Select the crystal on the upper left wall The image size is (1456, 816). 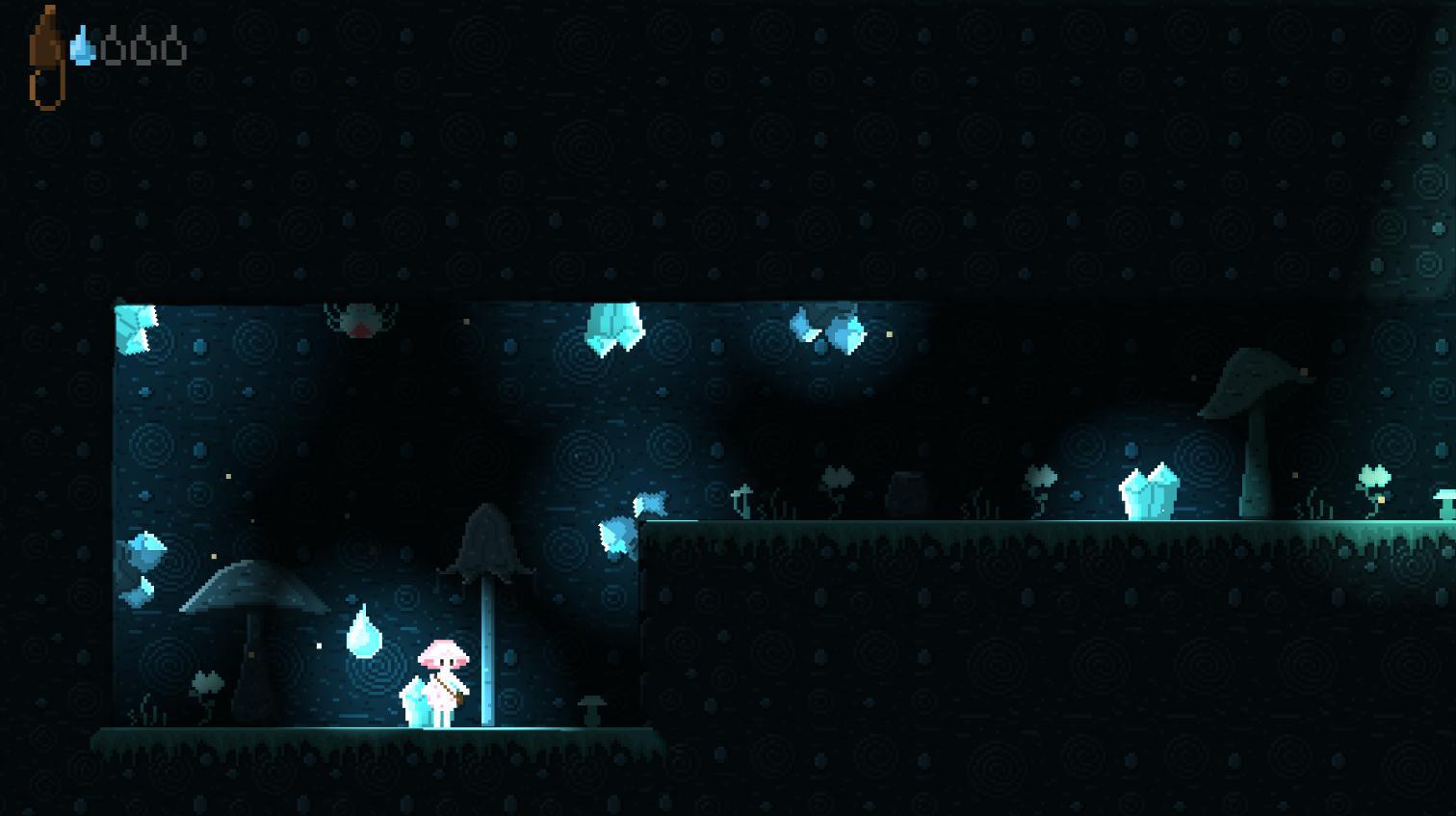(135, 328)
